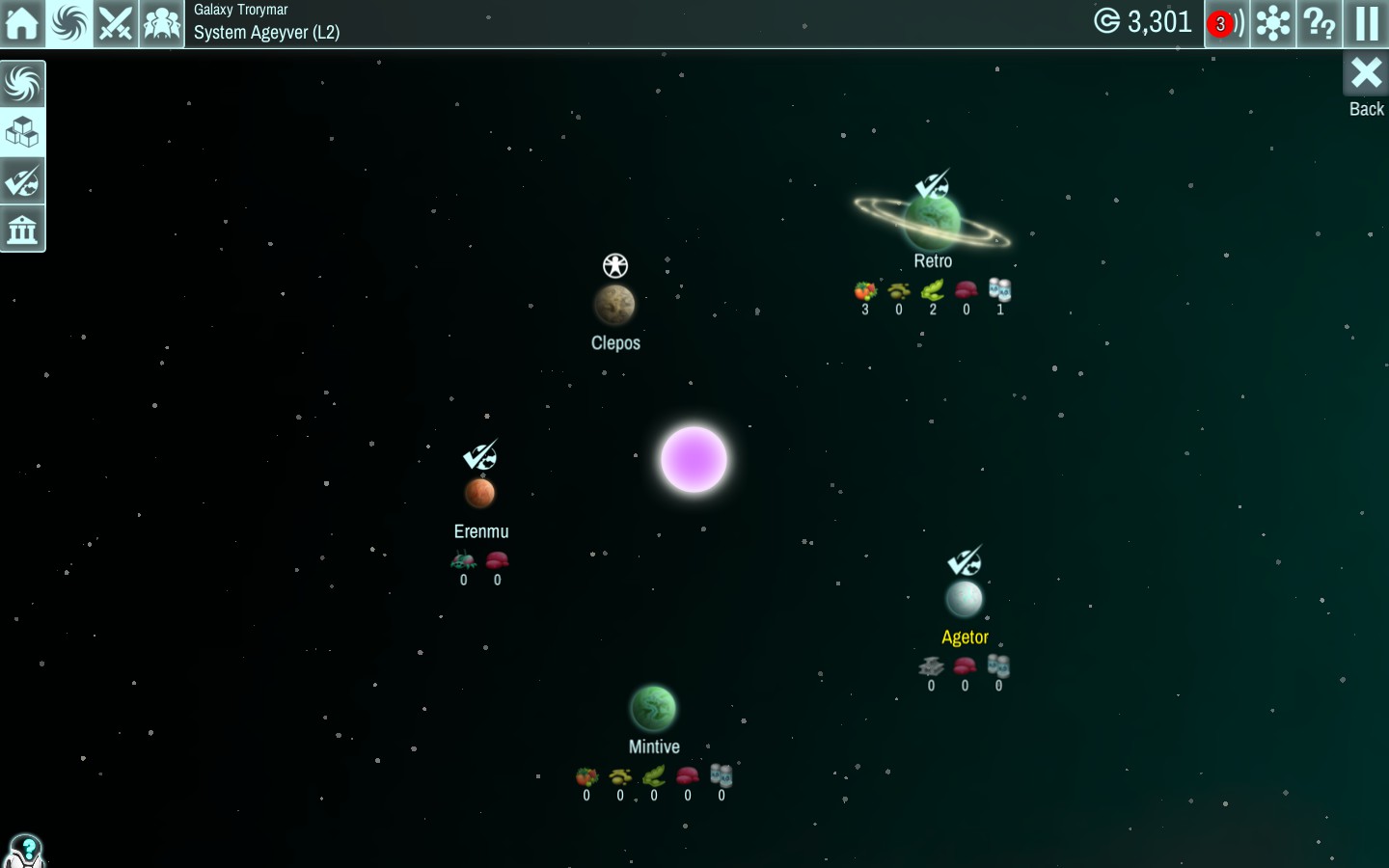Open the bank building side button
The image size is (1389, 868).
click(x=22, y=230)
